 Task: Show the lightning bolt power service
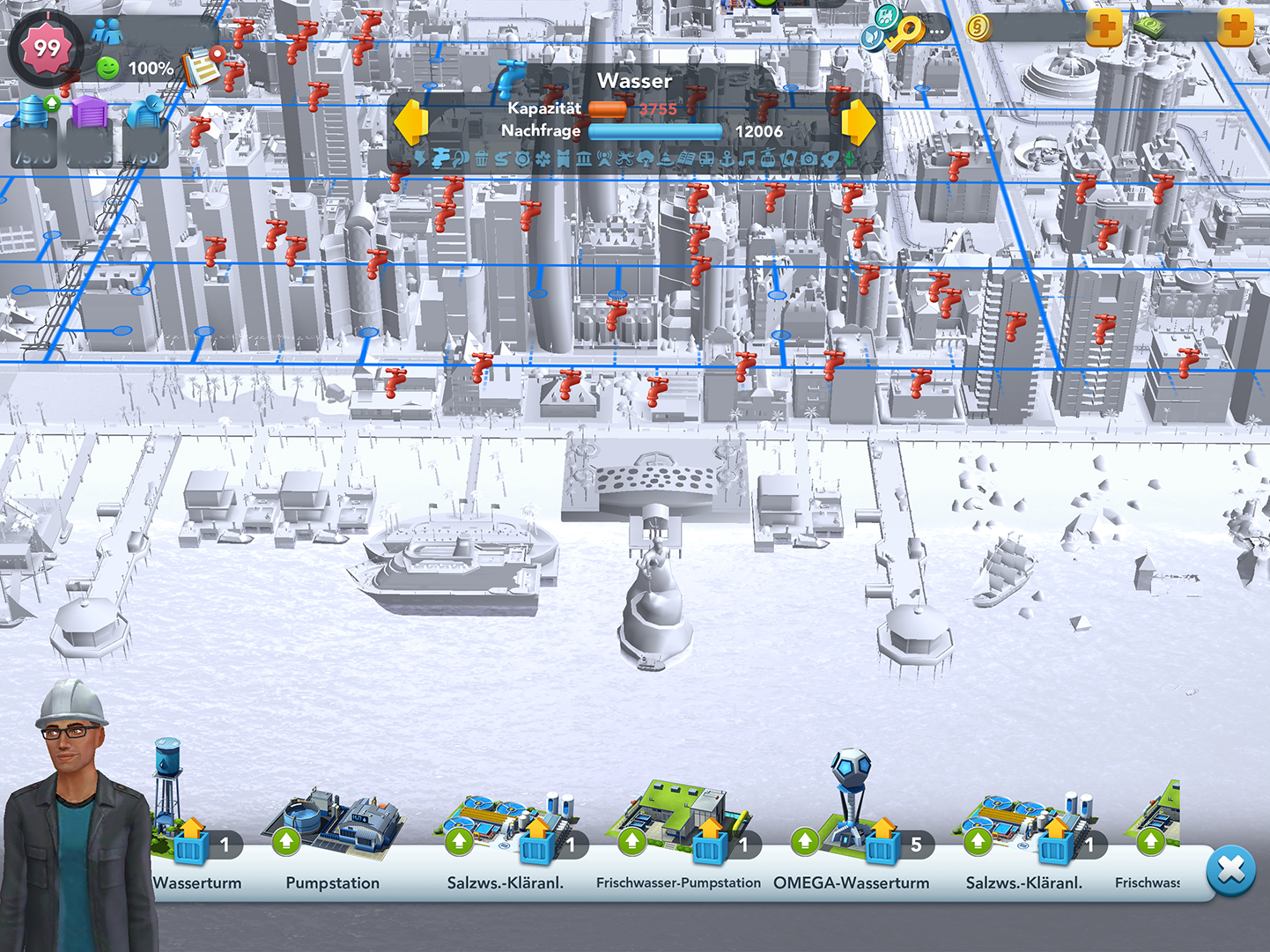click(x=420, y=159)
